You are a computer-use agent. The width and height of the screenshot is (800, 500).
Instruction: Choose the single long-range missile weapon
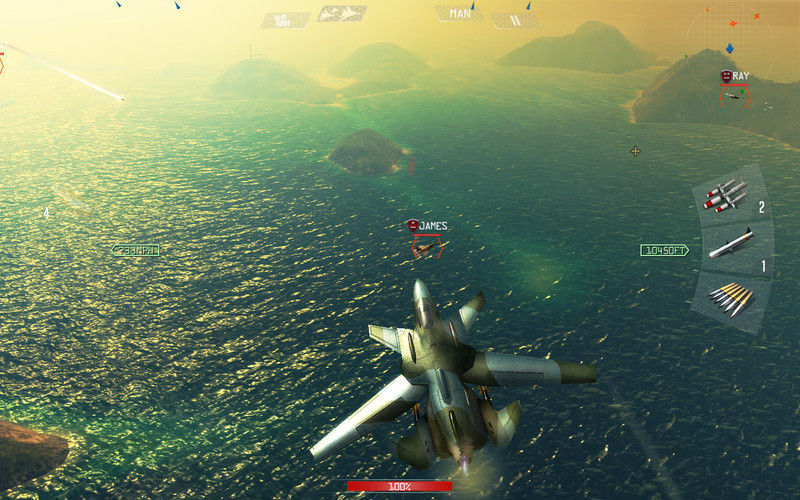[731, 244]
